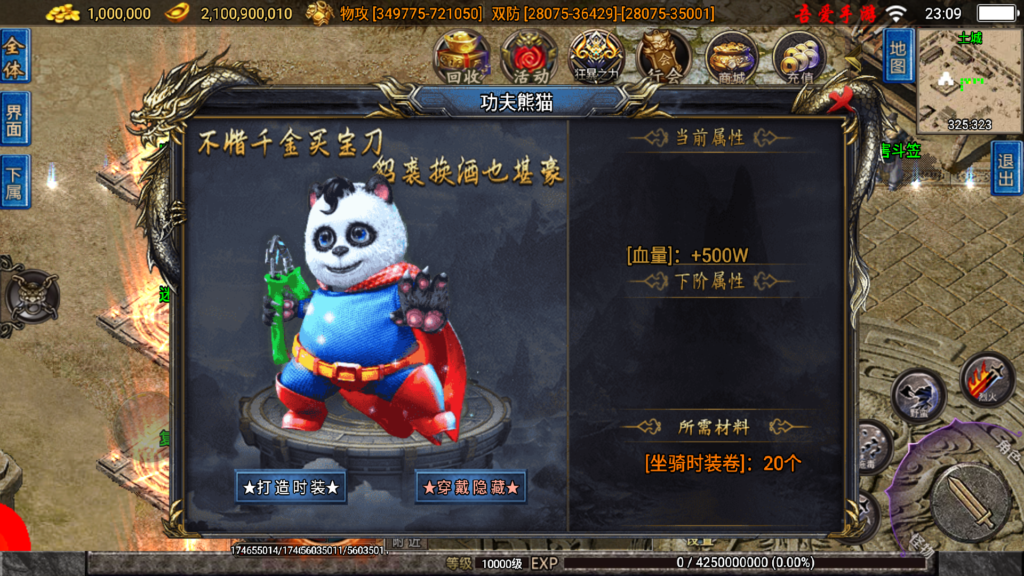Image resolution: width=1024 pixels, height=576 pixels.
Task: Click the minimap in the corner
Action: 963,80
